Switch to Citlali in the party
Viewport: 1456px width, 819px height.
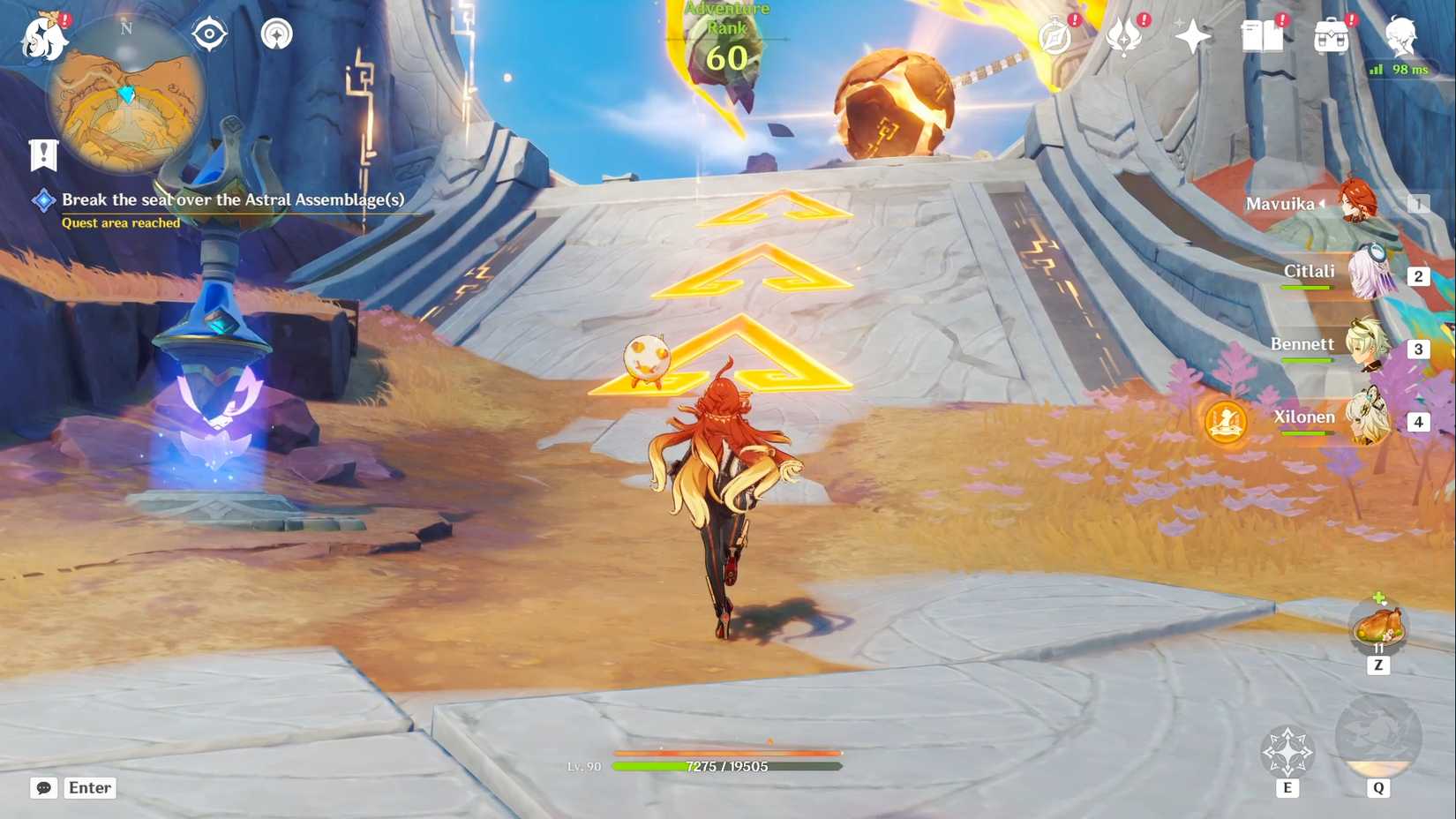point(1373,275)
